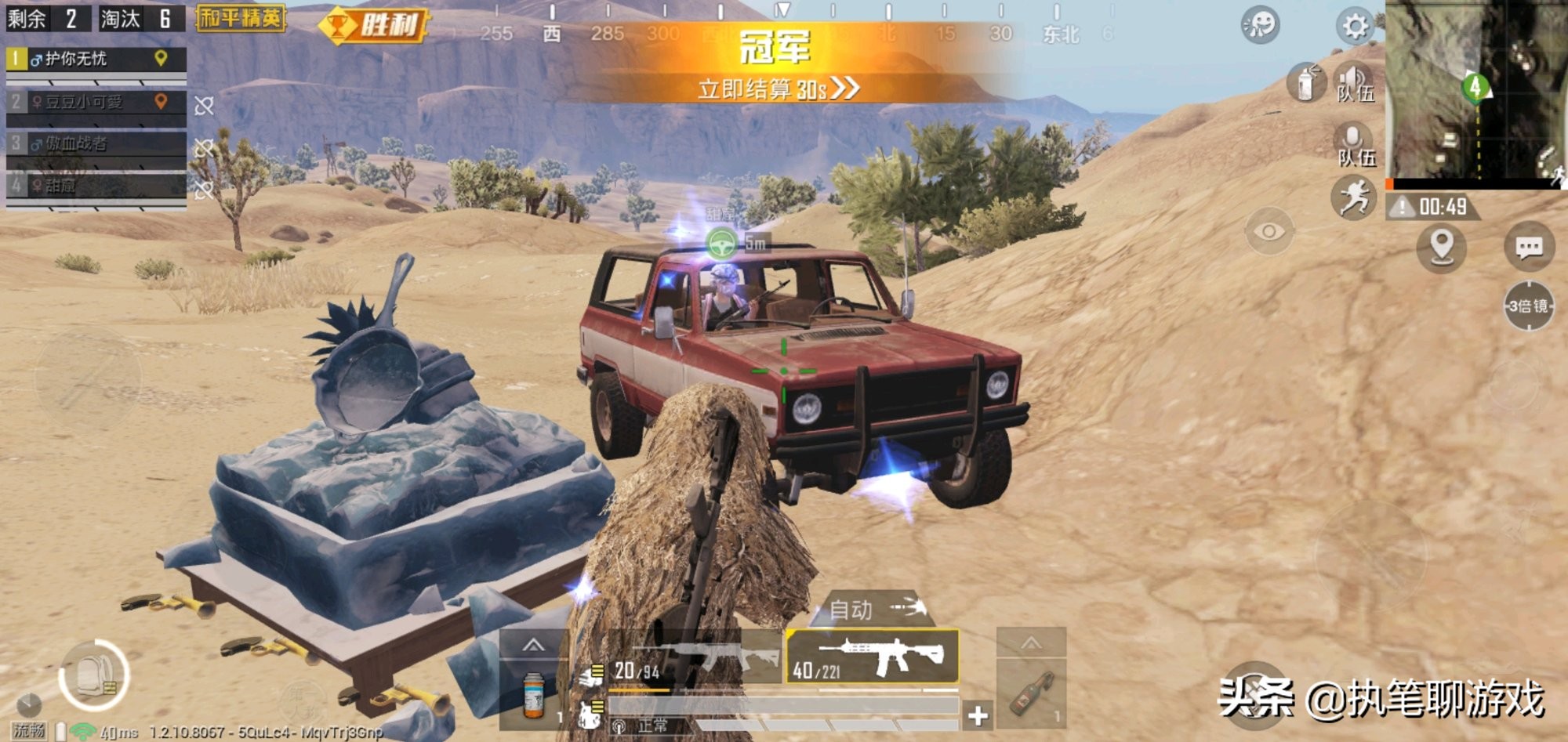Toggle the team speaker 队伍 button
Viewport: 1568px width, 742px height.
[1355, 82]
